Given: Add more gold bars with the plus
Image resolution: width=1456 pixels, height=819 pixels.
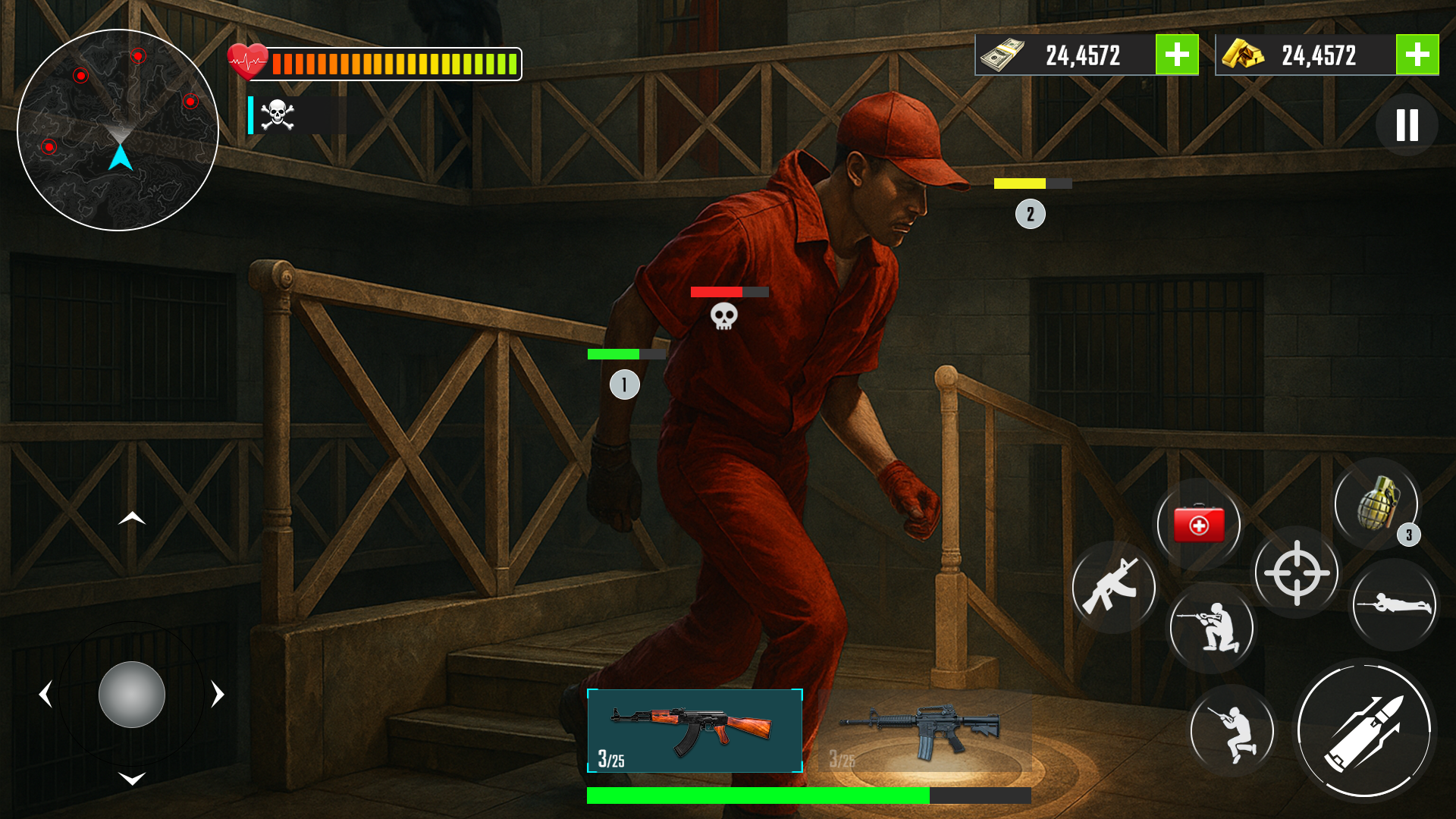Looking at the screenshot, I should pos(1417,55).
